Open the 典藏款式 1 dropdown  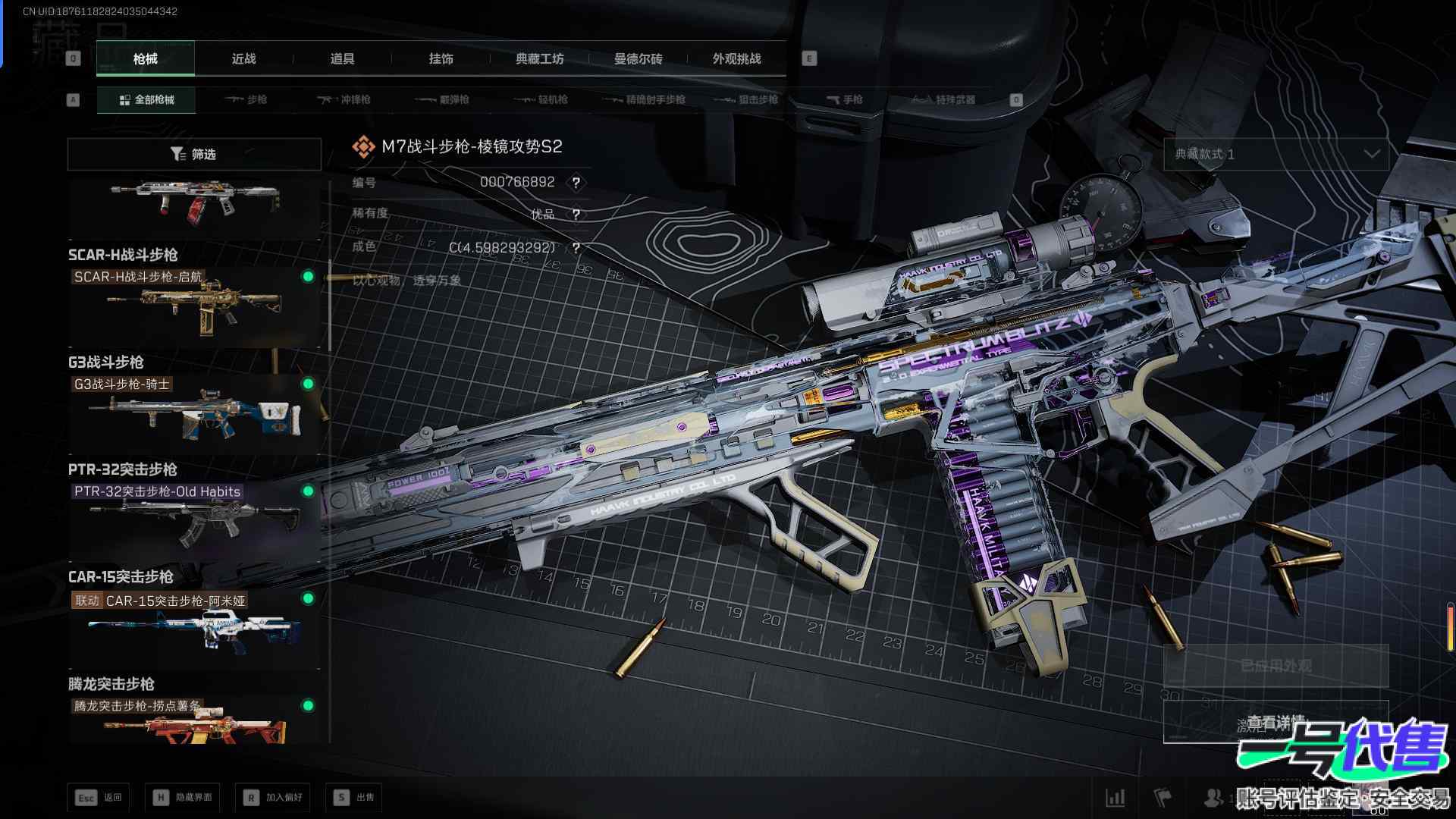coord(1276,154)
